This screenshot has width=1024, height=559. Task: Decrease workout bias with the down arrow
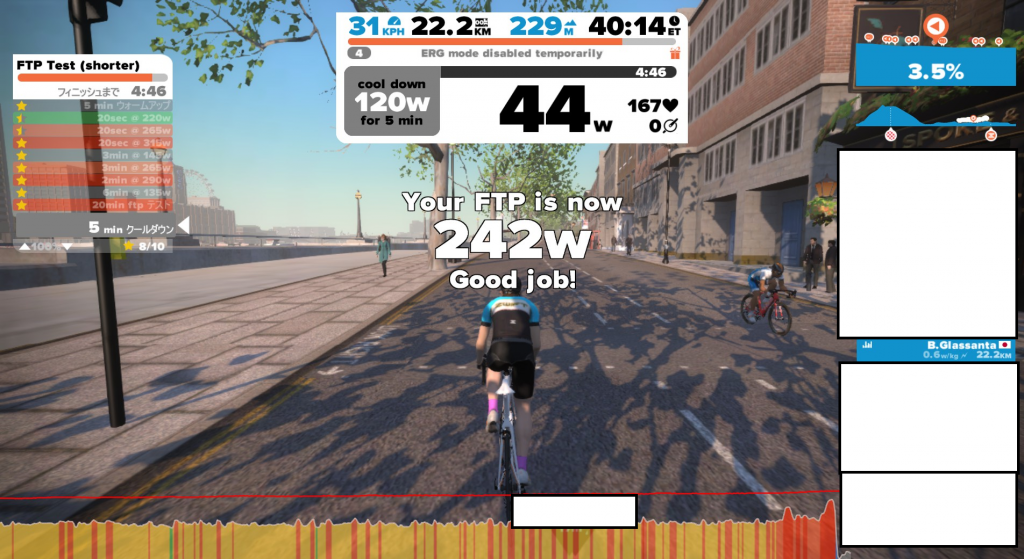point(67,246)
